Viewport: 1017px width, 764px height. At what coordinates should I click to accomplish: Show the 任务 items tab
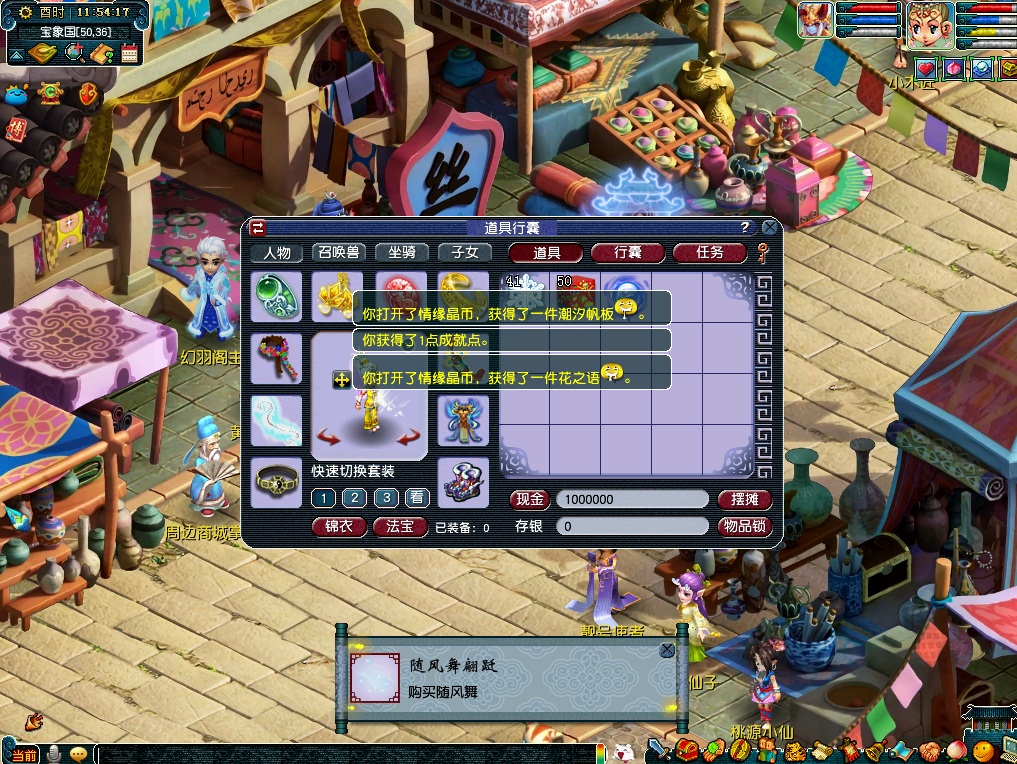tap(709, 253)
